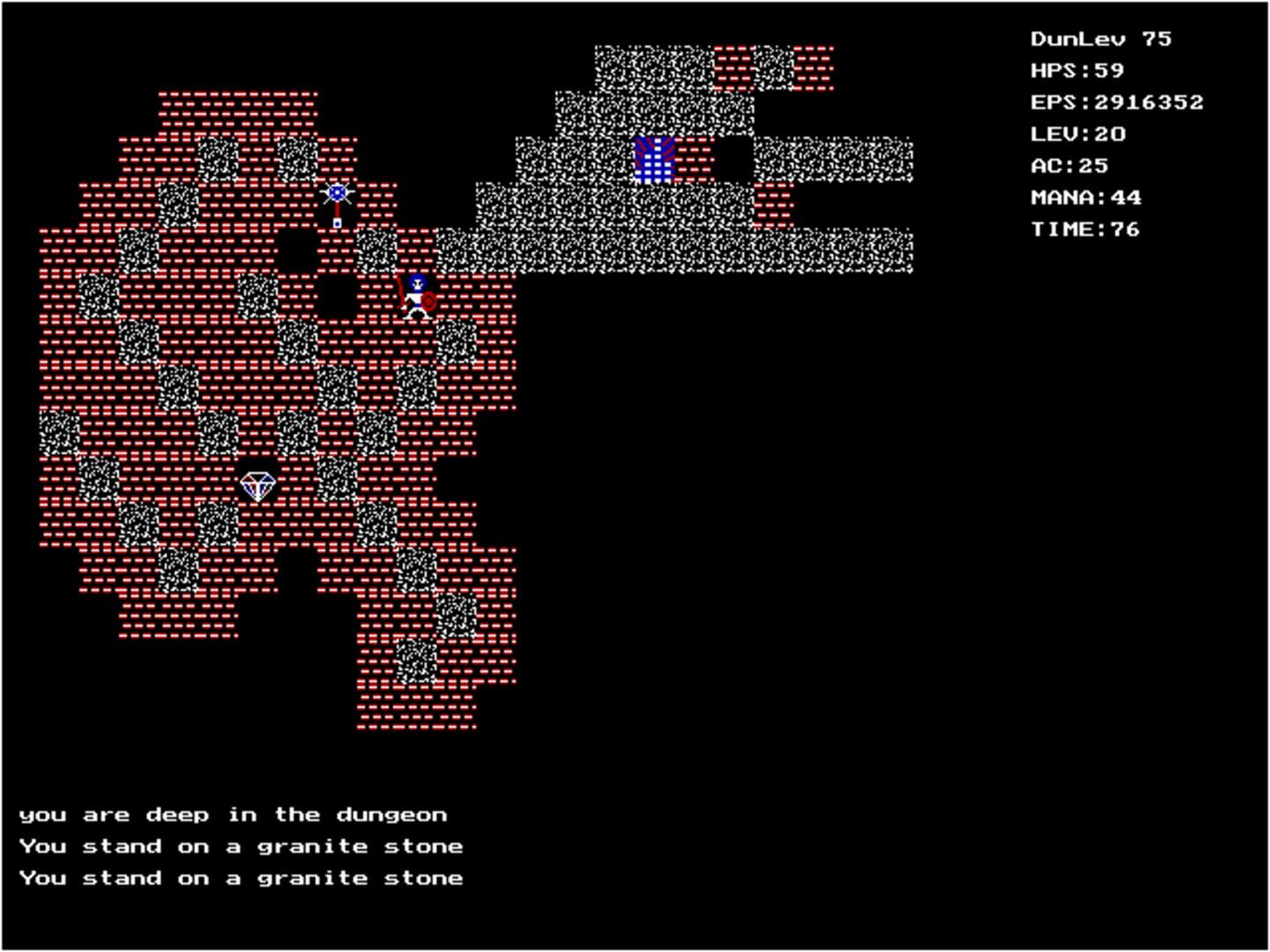Click the AC:25 armor class text
Image resolution: width=1270 pixels, height=952 pixels.
1071,165
